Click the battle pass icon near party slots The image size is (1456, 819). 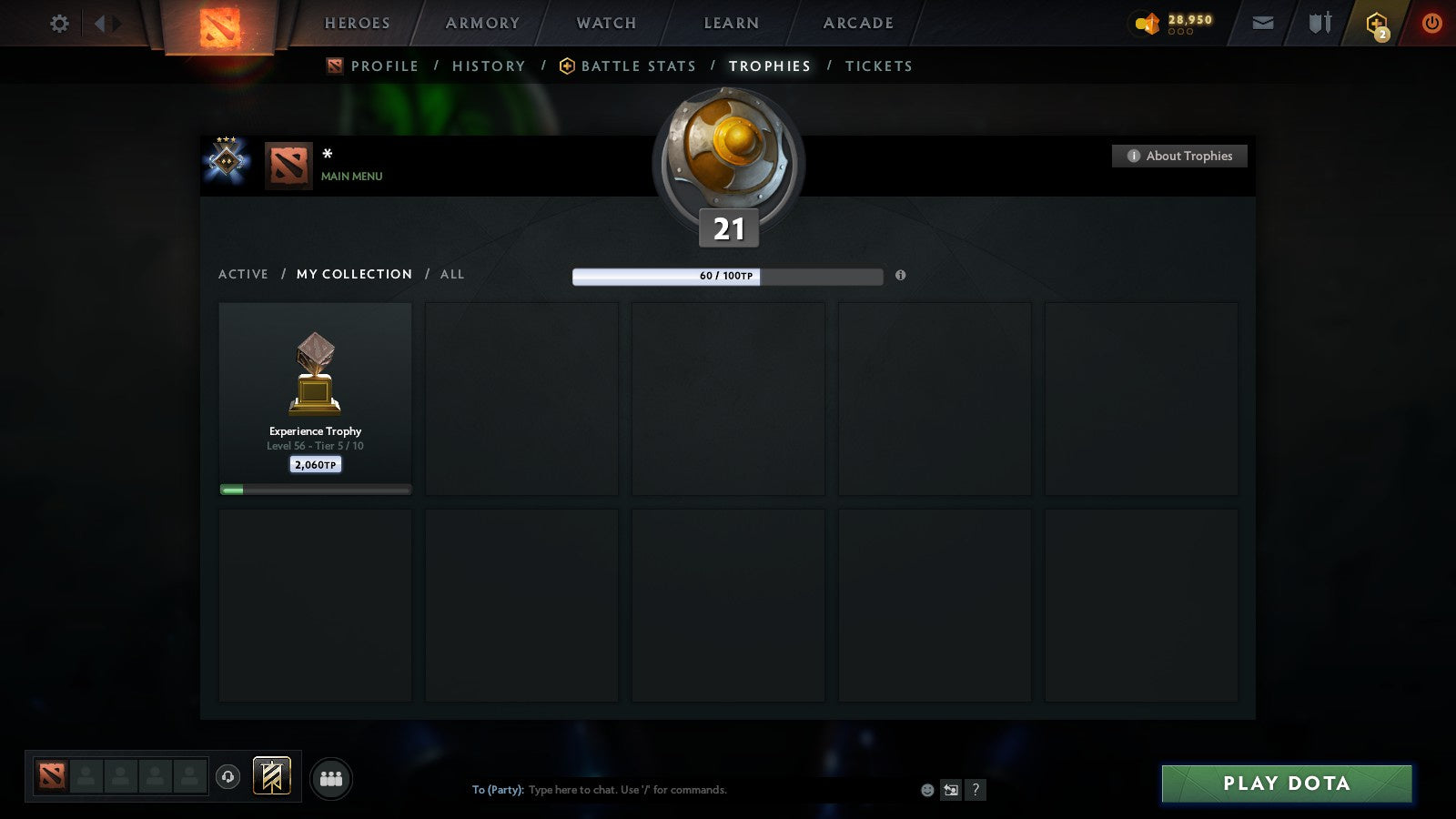270,774
